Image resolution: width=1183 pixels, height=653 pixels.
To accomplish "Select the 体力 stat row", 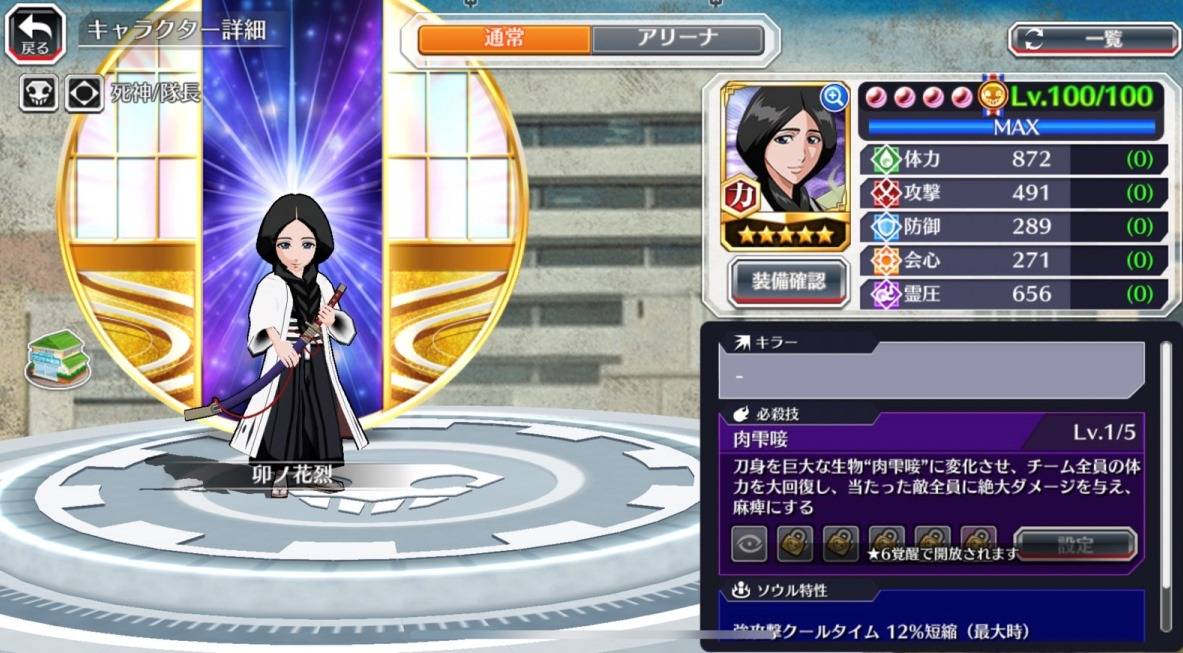I will [x=1014, y=159].
